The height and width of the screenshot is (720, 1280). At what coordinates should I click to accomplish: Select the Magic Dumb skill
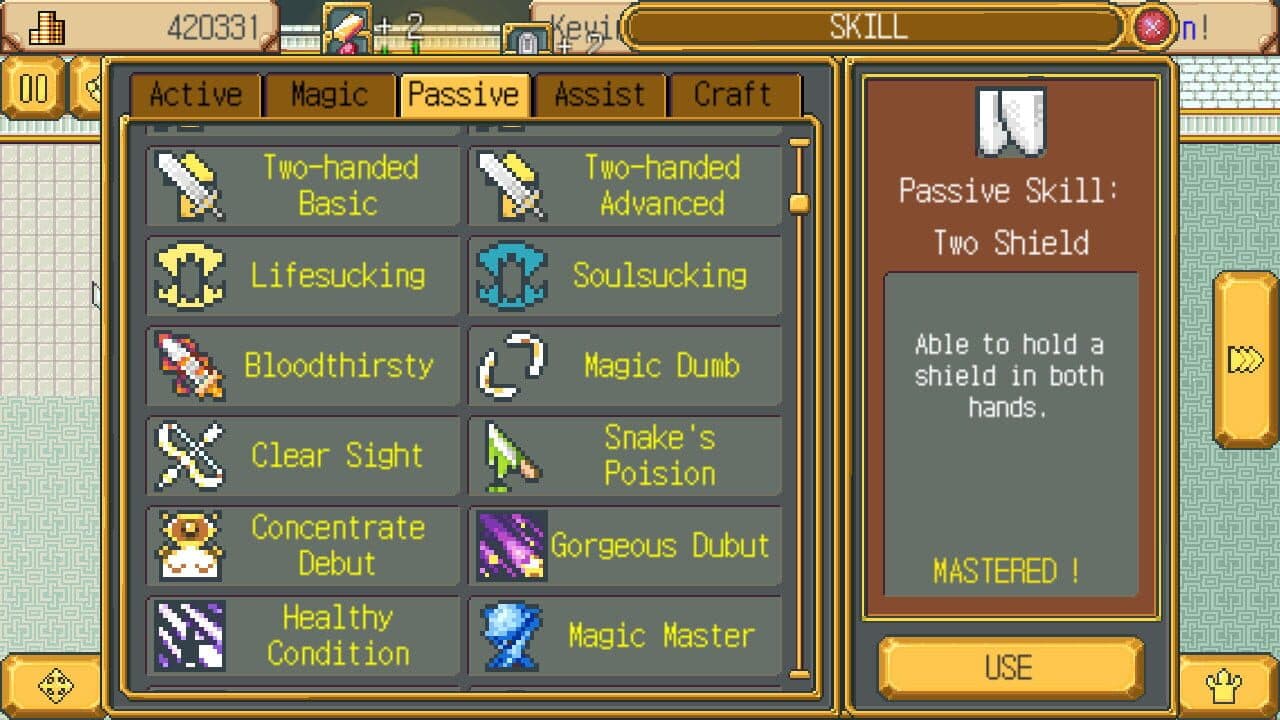[x=624, y=365]
